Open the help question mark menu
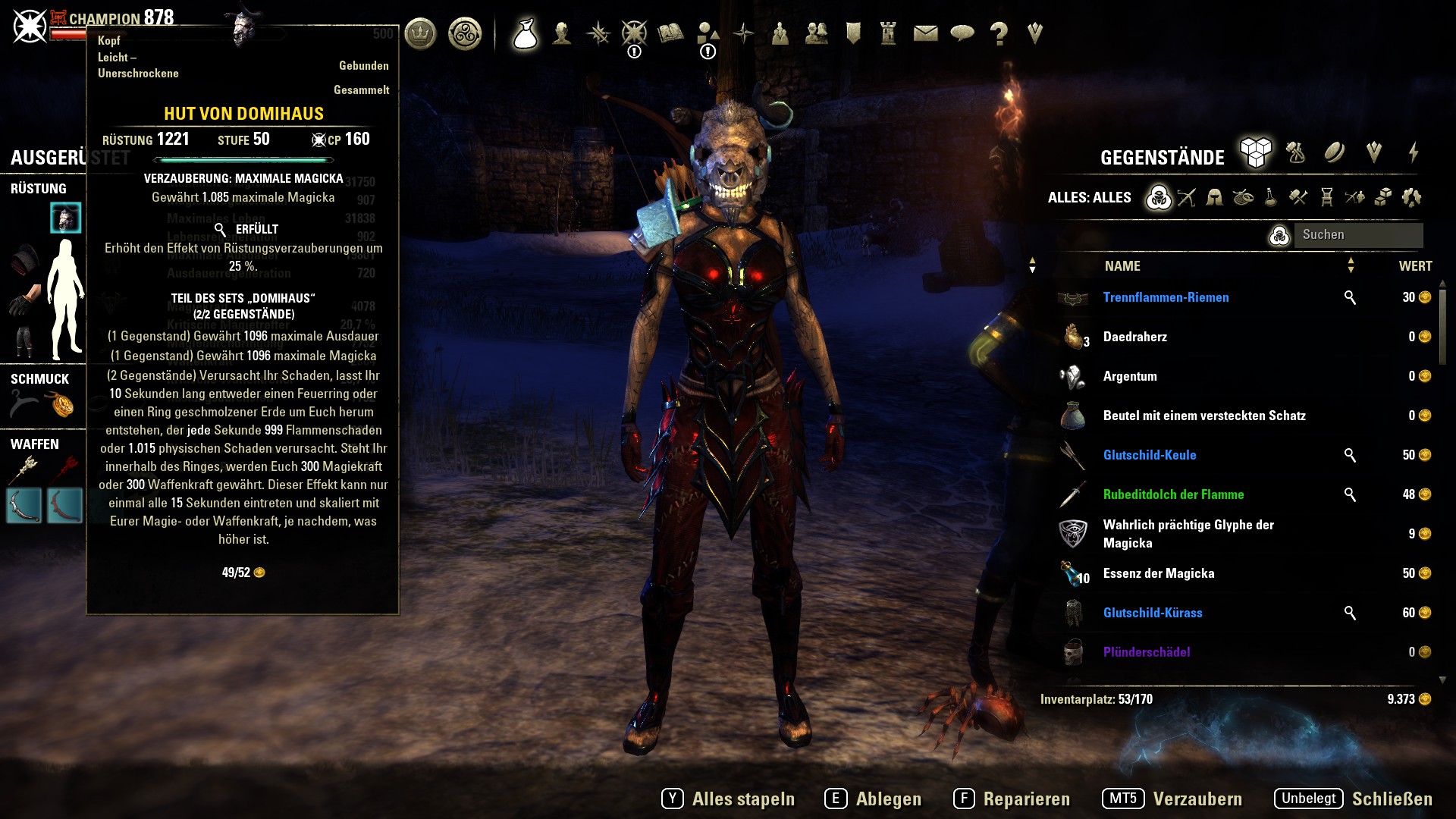This screenshot has height=819, width=1456. tap(999, 33)
